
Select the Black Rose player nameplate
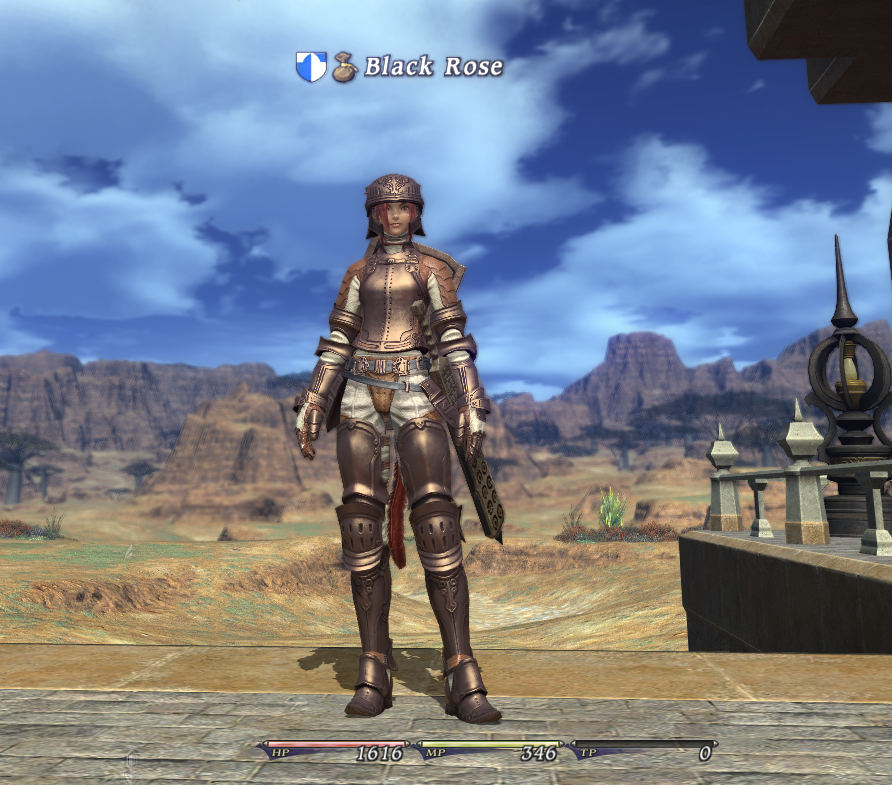(432, 67)
